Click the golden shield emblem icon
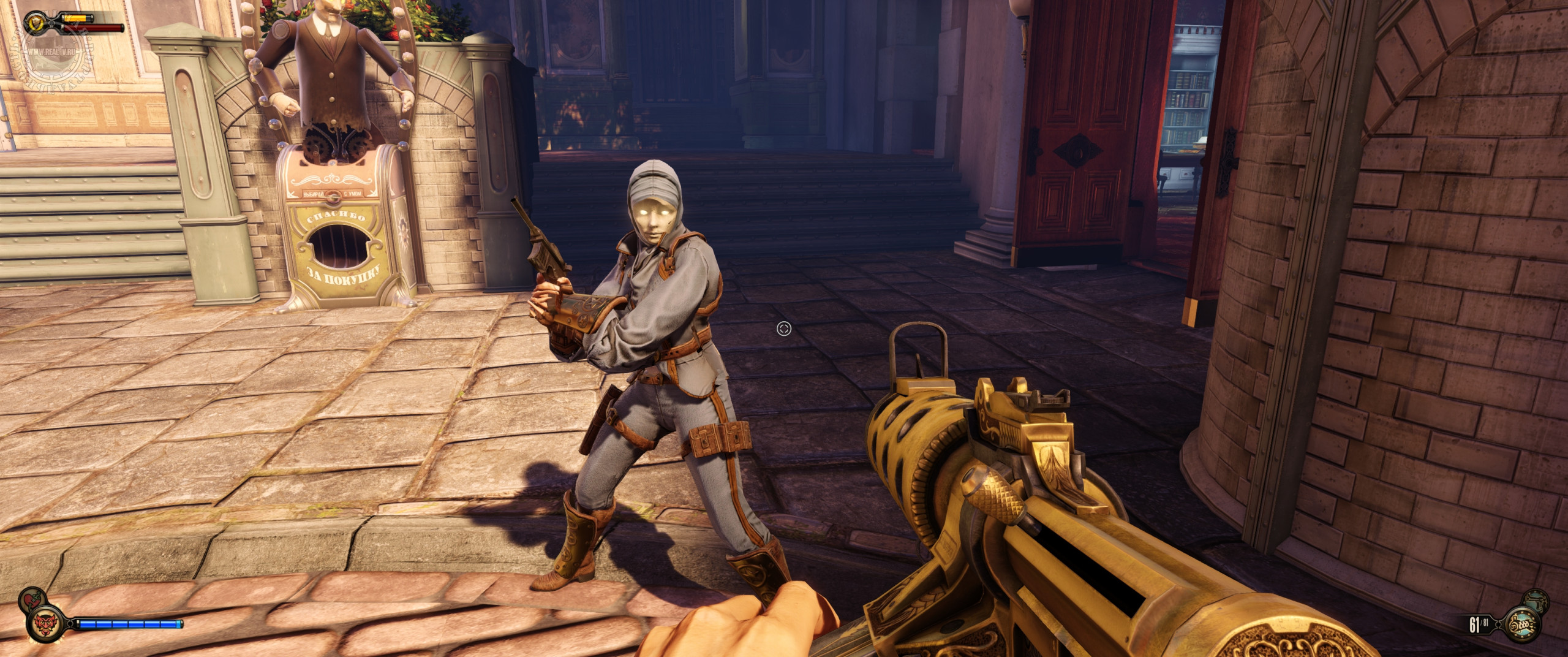The height and width of the screenshot is (657, 1568). coord(34,23)
